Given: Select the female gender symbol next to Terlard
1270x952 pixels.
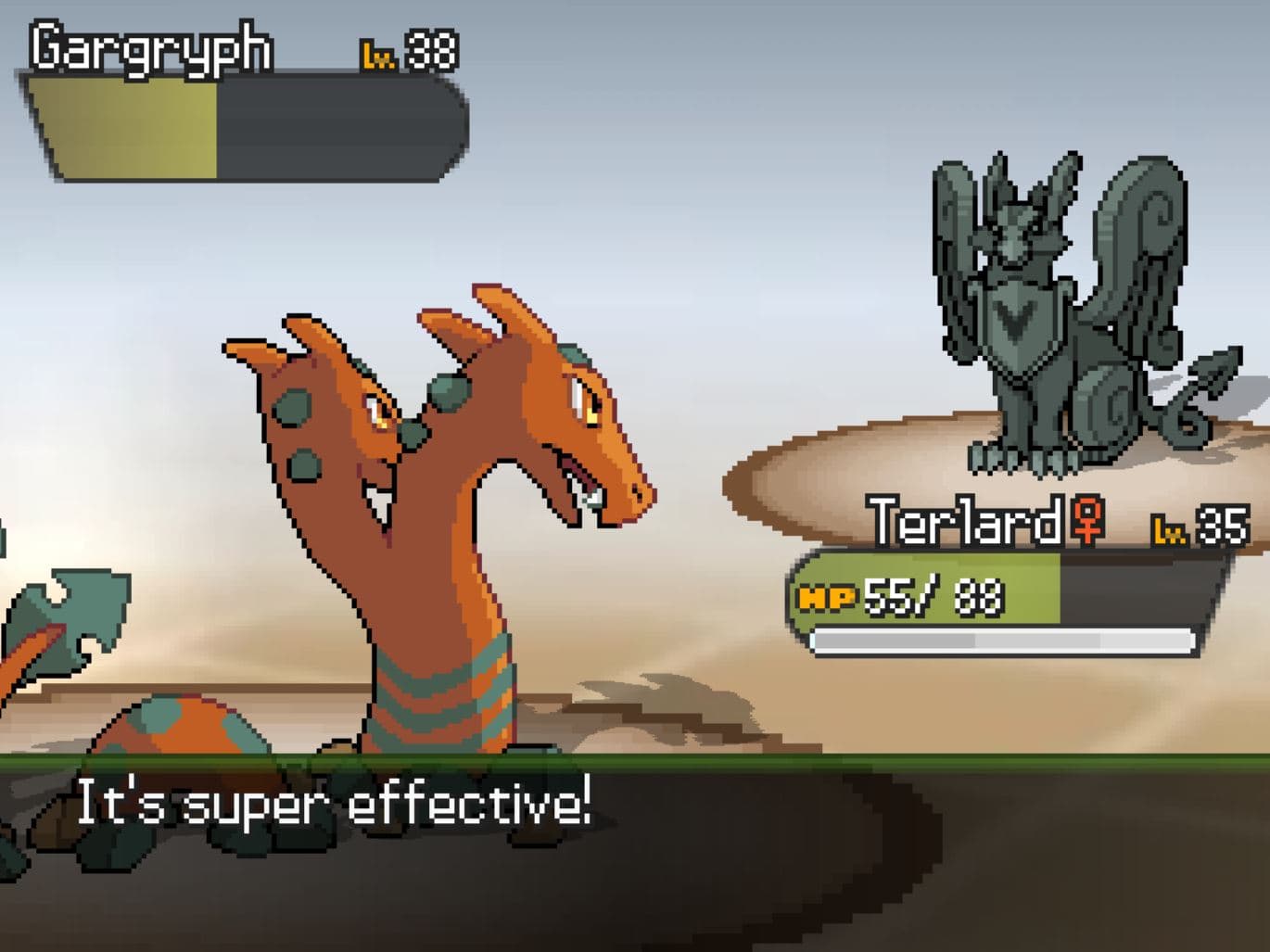Looking at the screenshot, I should pos(1086,524).
